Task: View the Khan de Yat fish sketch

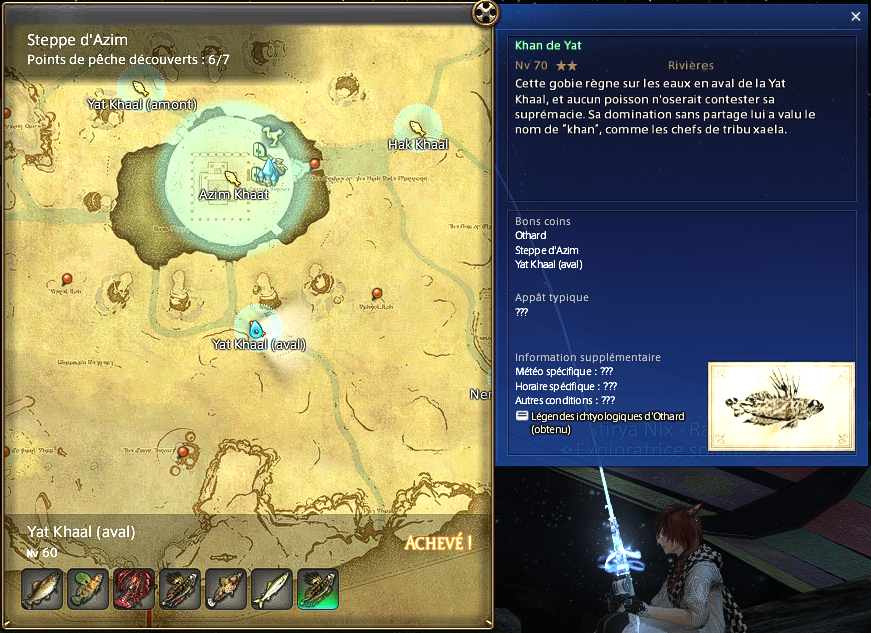Action: pos(781,405)
